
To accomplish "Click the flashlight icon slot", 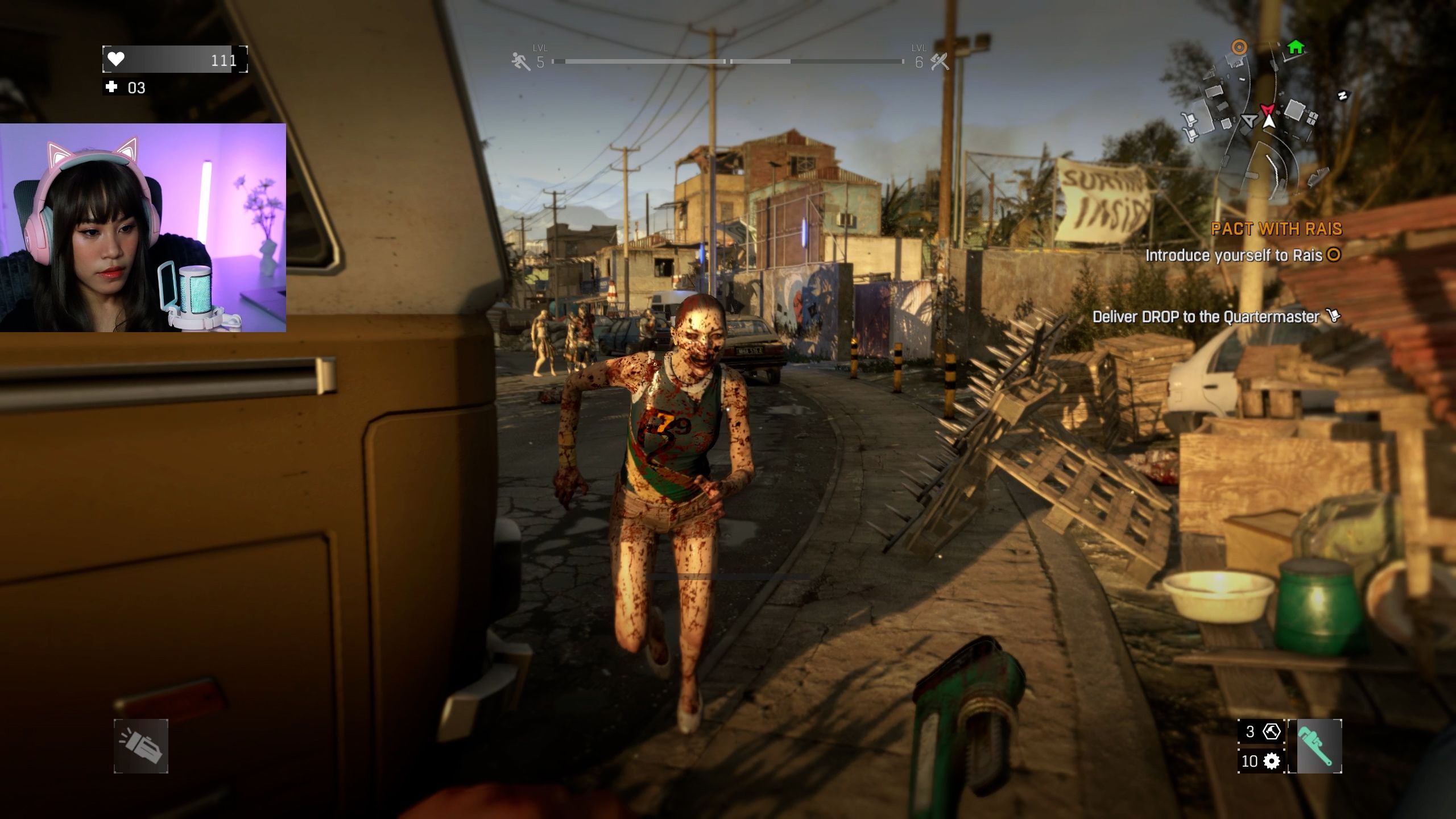I will pyautogui.click(x=140, y=746).
